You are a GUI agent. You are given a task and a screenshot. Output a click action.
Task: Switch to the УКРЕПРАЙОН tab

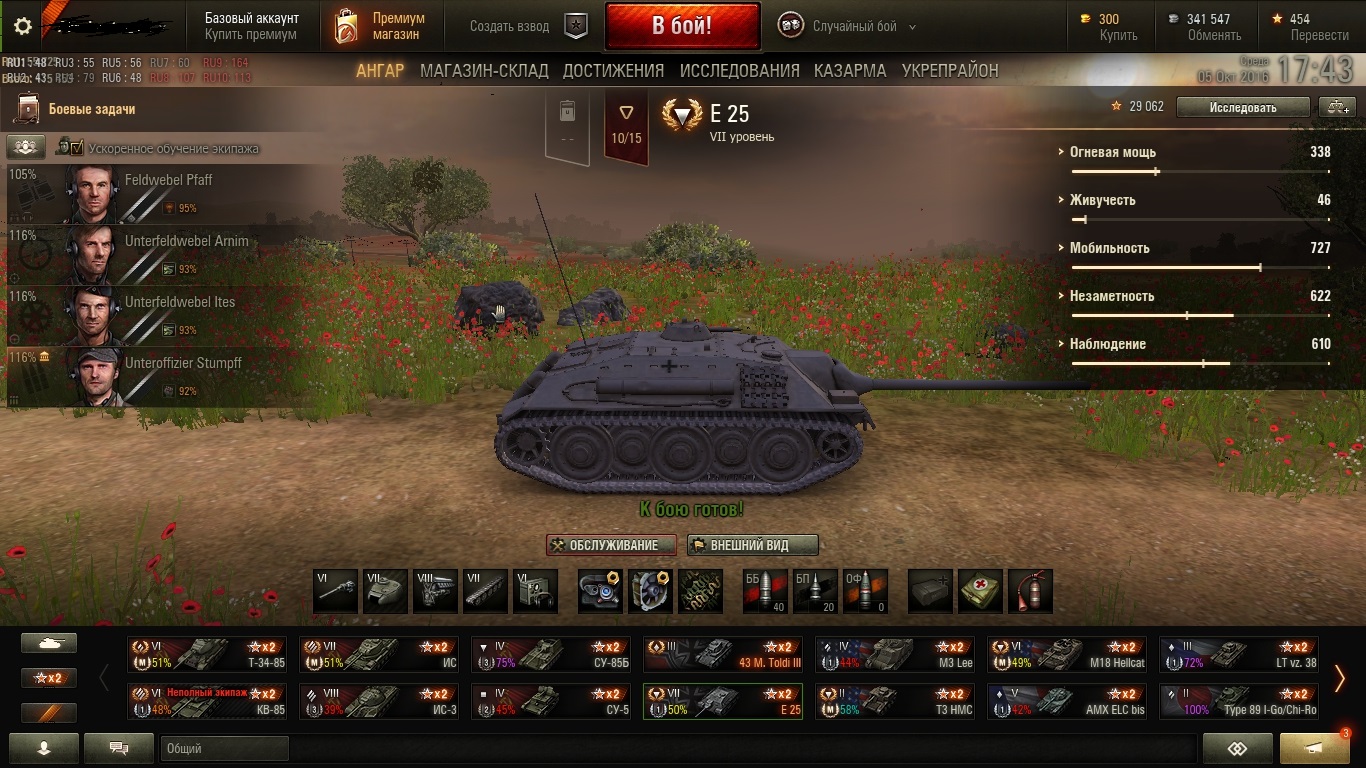coord(950,71)
